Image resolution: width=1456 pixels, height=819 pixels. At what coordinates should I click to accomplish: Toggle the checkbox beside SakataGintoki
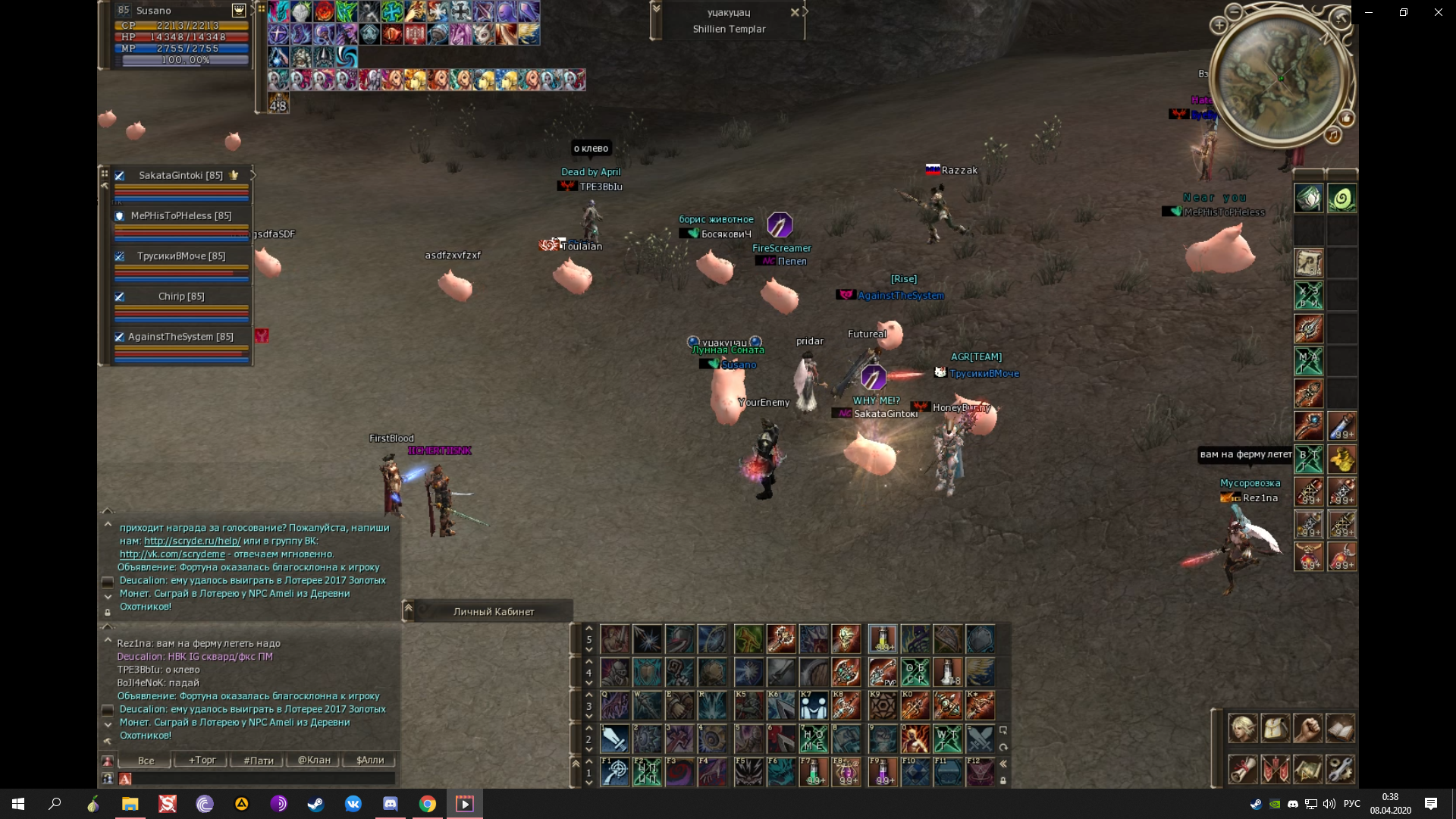119,175
